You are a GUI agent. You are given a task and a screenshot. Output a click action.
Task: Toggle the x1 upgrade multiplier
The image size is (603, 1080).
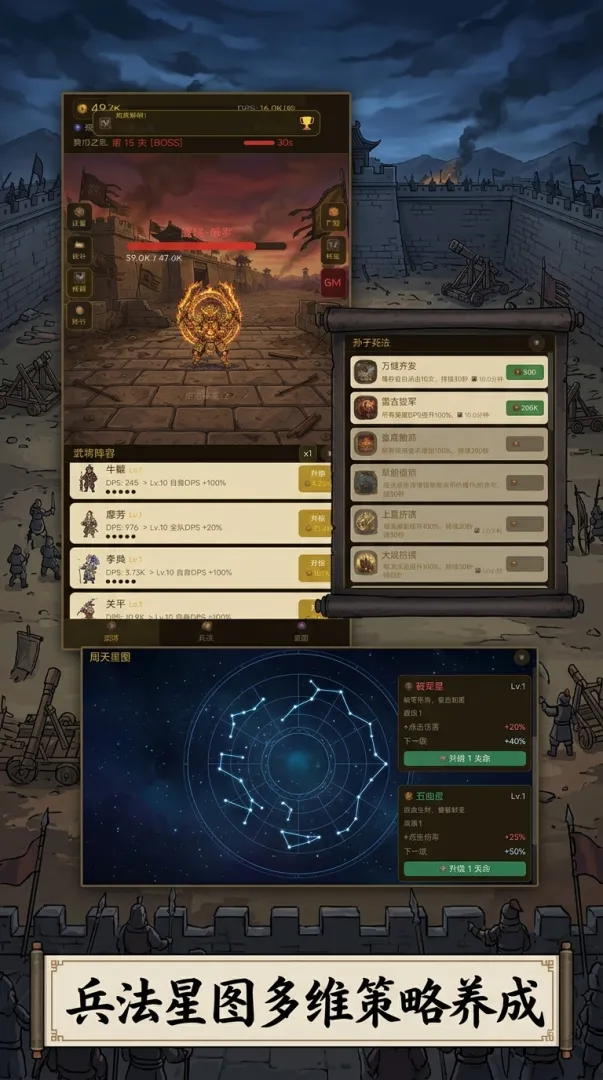(x=307, y=453)
